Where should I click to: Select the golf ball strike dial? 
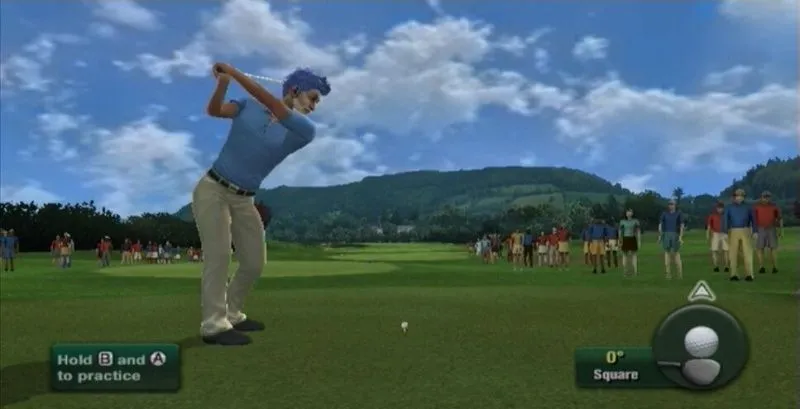click(700, 346)
